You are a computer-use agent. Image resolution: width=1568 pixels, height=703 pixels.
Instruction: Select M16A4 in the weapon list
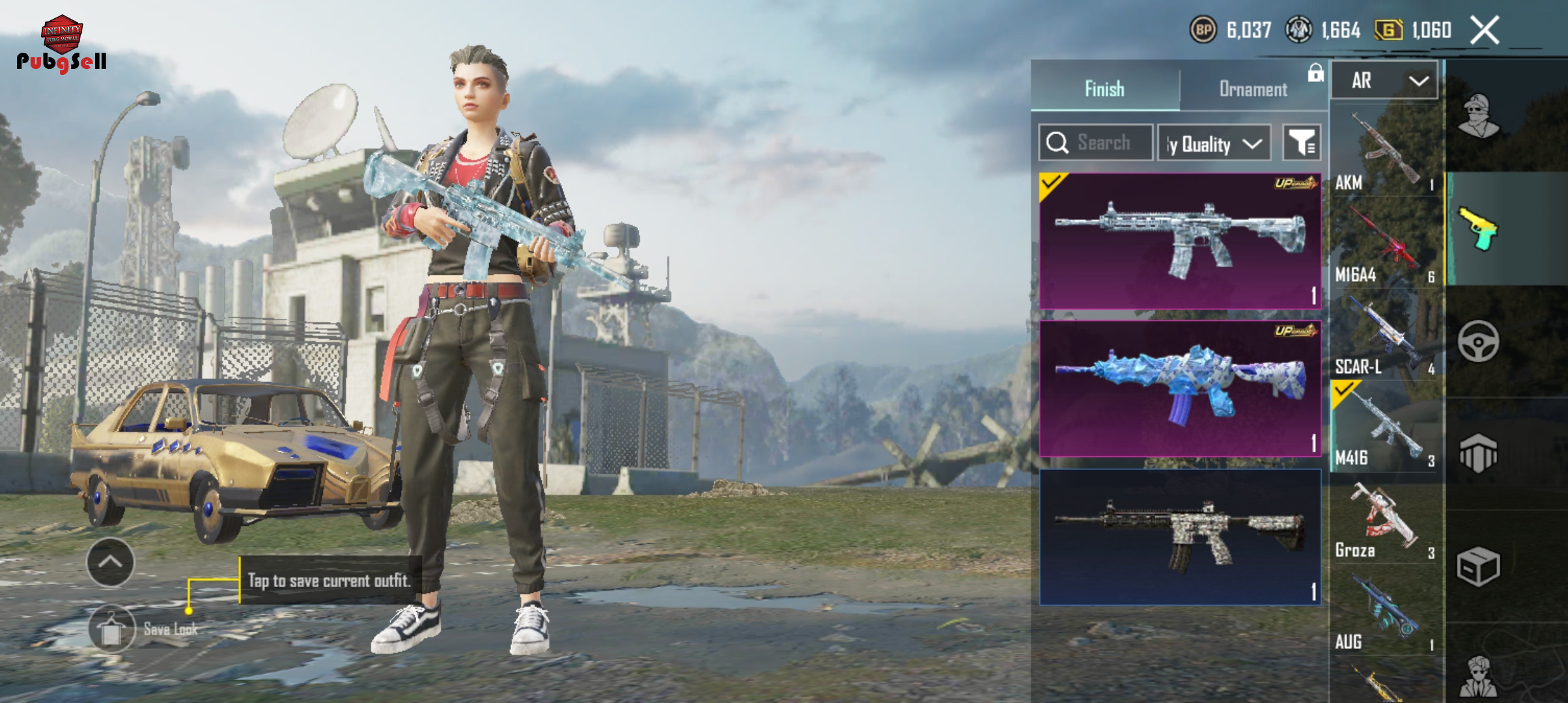click(1385, 245)
